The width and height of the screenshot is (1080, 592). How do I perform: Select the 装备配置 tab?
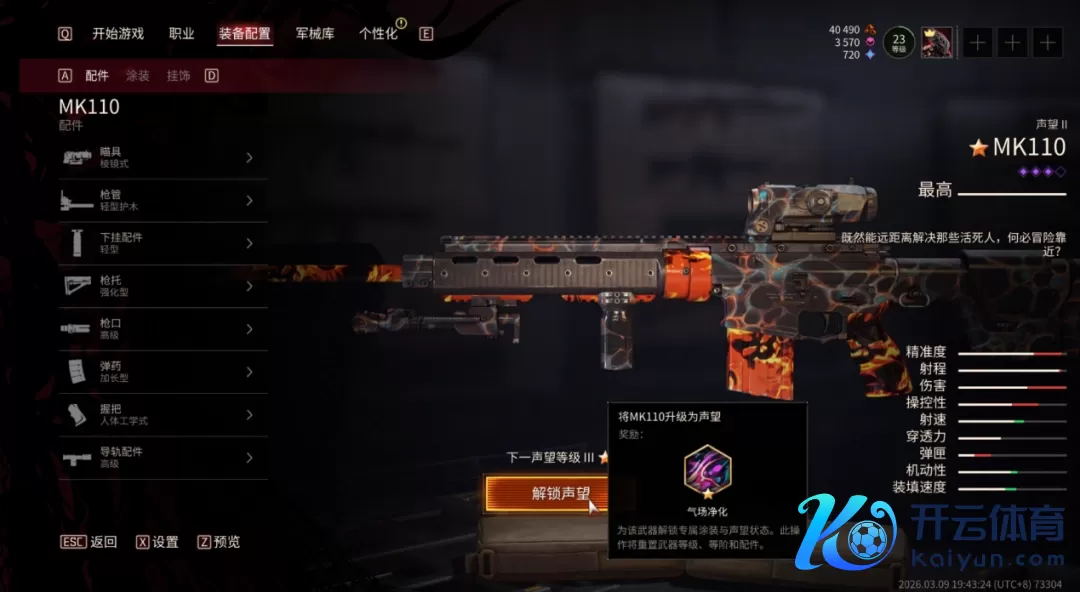[245, 34]
